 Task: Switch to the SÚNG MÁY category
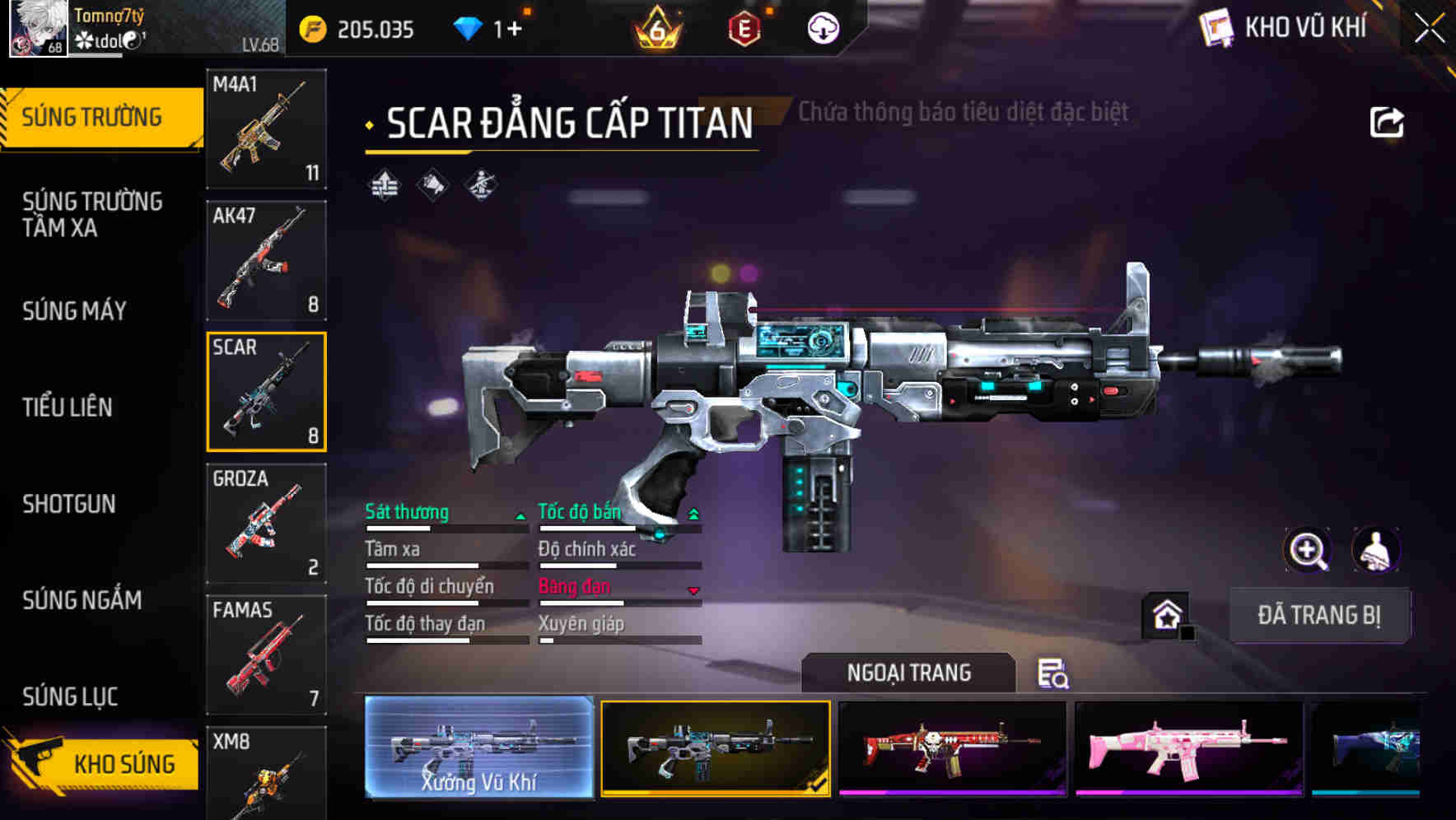tap(74, 311)
